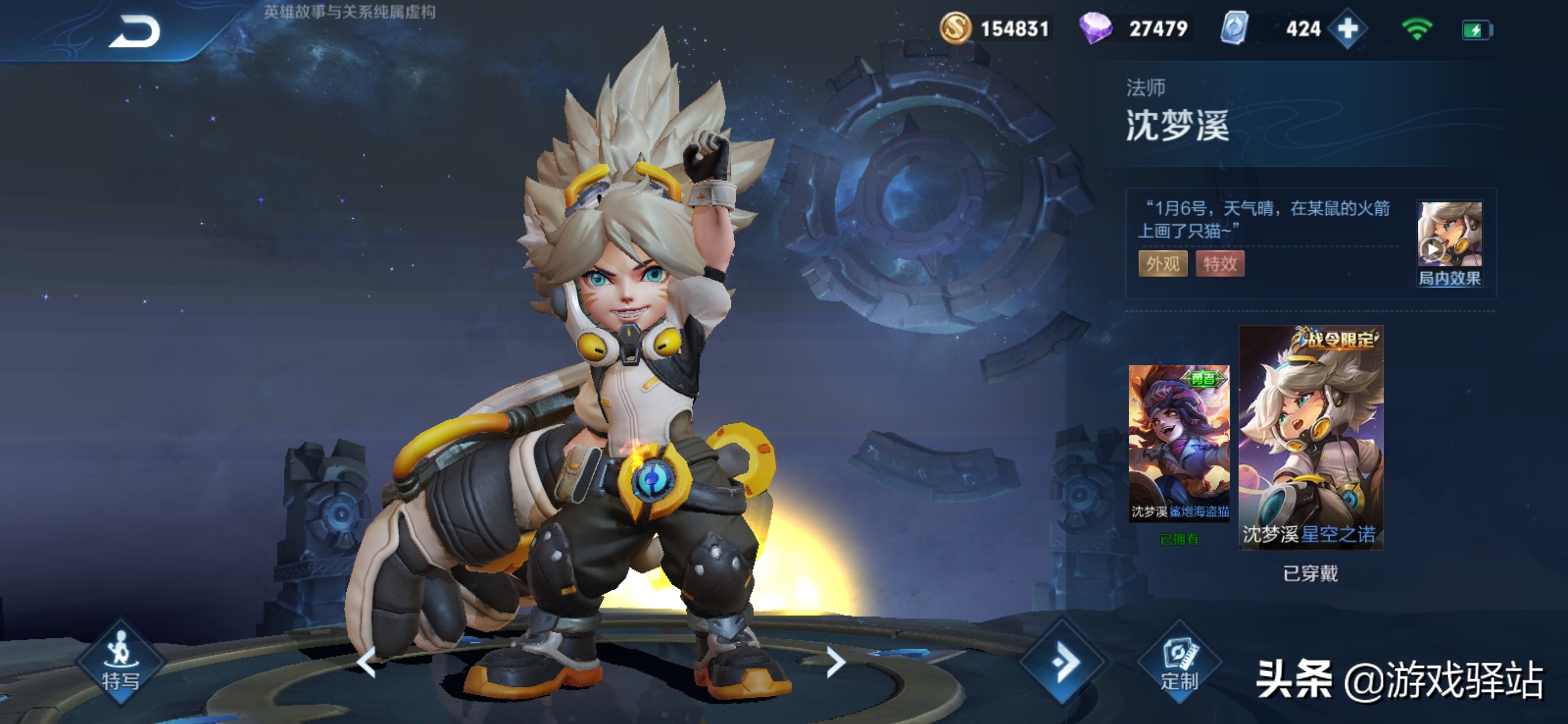The height and width of the screenshot is (724, 1568).
Task: Click the diamond arrow button beside 定制
Action: pyautogui.click(x=1063, y=662)
